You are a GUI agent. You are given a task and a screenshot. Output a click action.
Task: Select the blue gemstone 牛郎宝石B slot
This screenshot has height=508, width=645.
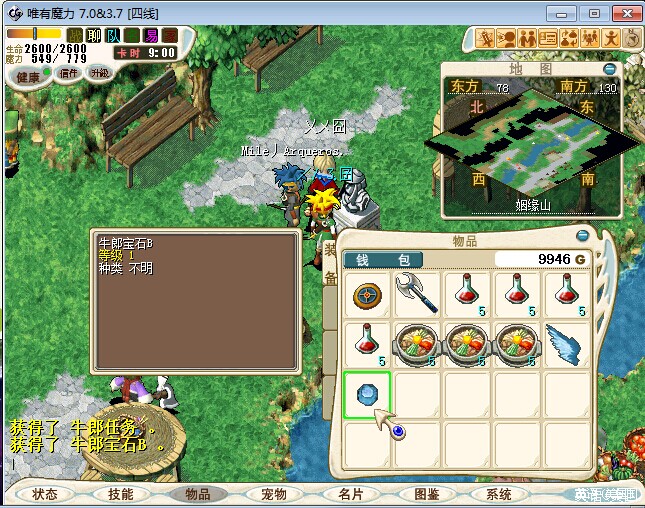pyautogui.click(x=367, y=394)
